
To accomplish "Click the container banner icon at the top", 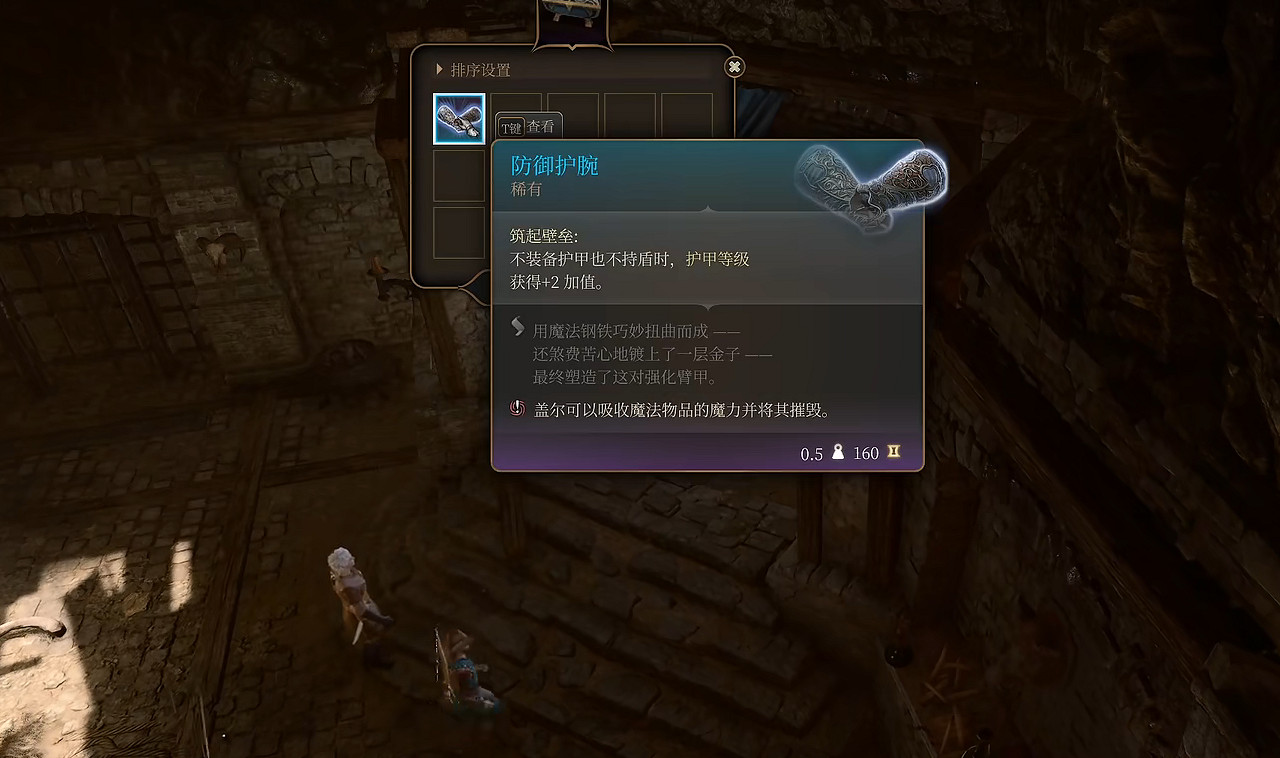I will click(571, 10).
